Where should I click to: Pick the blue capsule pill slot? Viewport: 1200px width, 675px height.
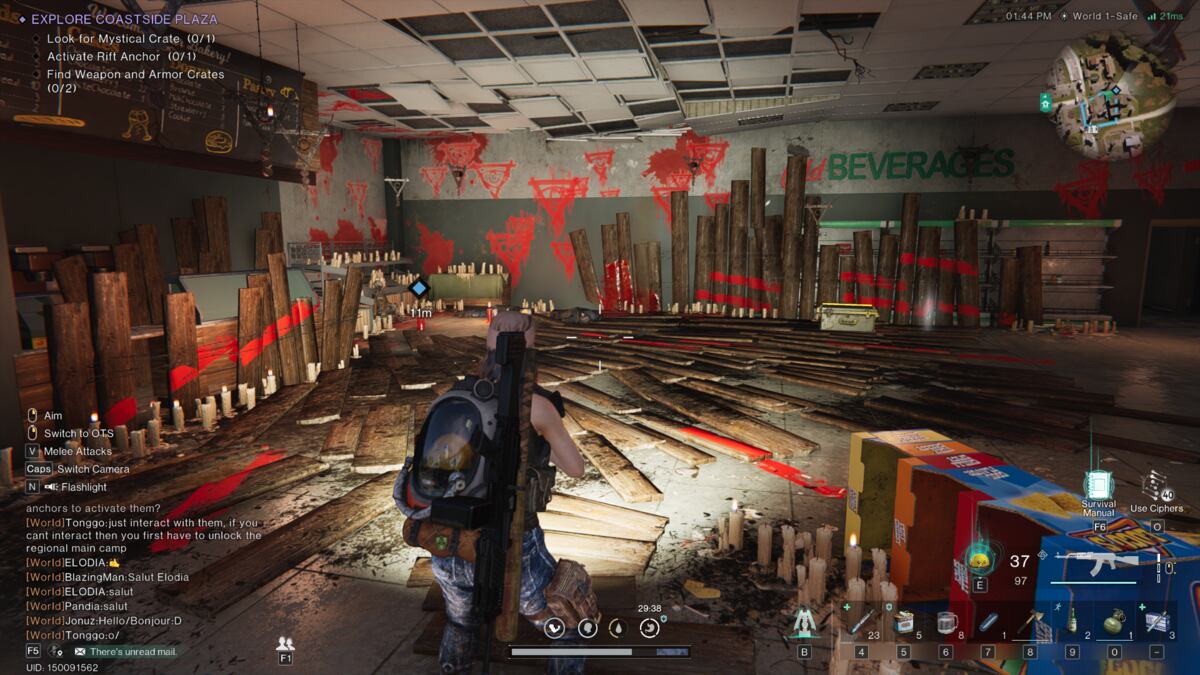pyautogui.click(x=988, y=622)
